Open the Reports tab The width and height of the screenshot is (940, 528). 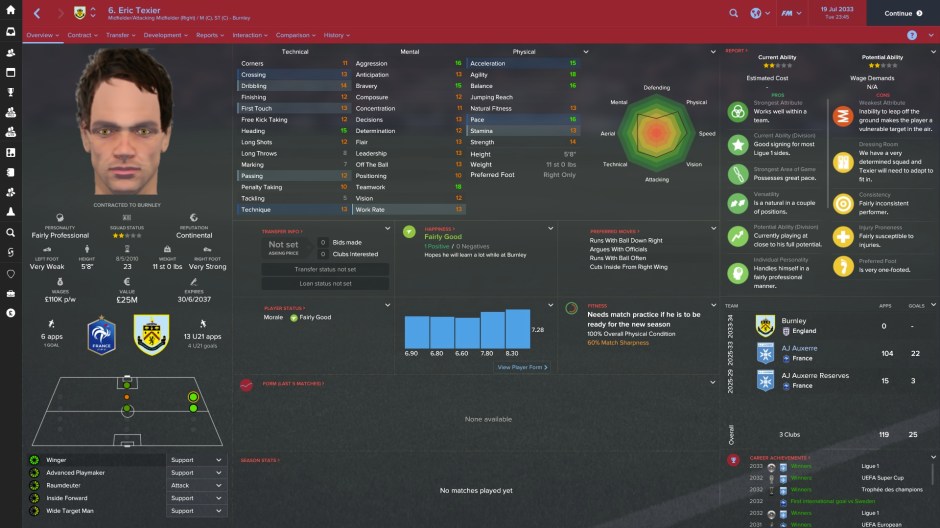pyautogui.click(x=208, y=35)
